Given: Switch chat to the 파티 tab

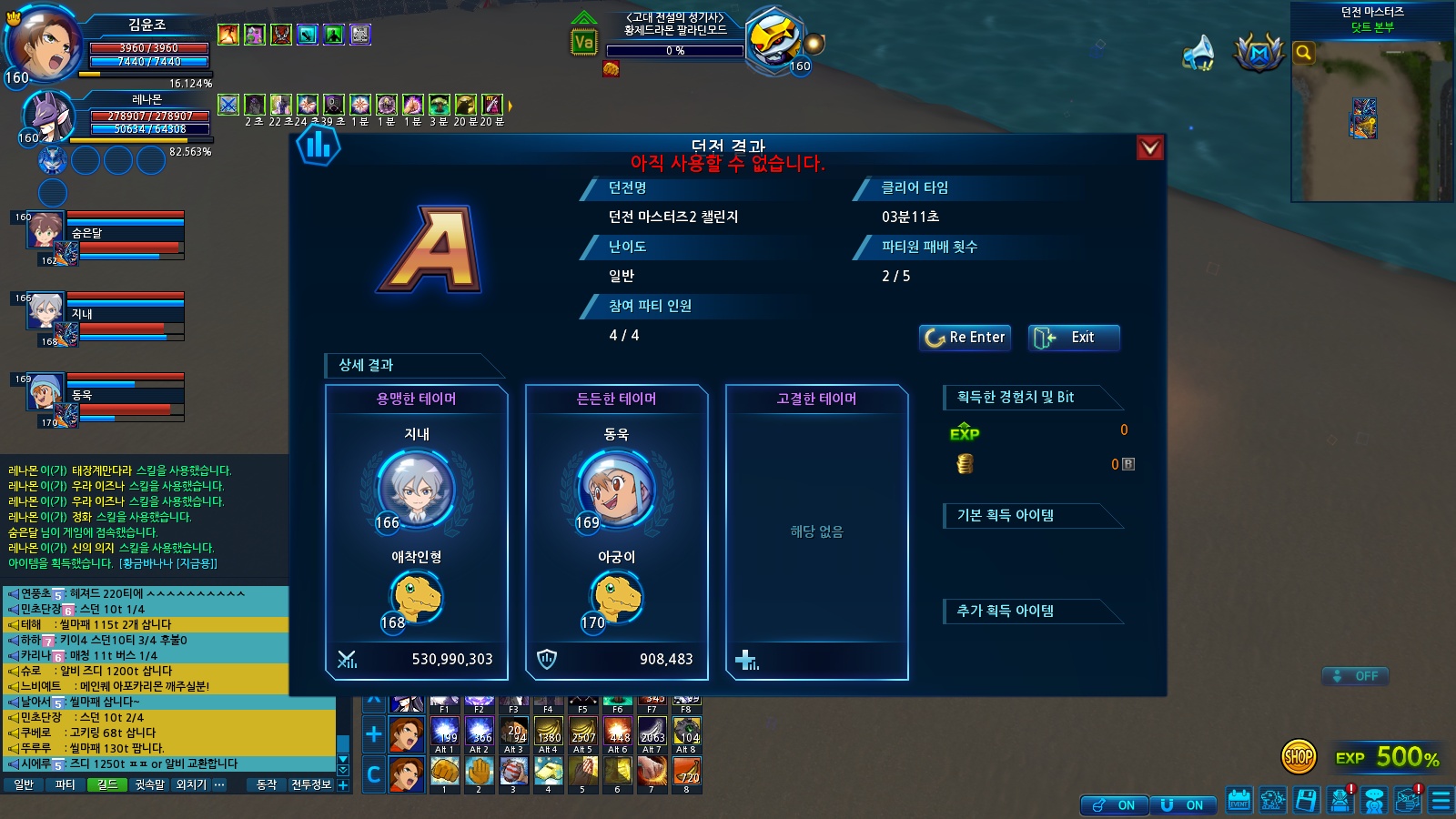Looking at the screenshot, I should click(x=66, y=784).
